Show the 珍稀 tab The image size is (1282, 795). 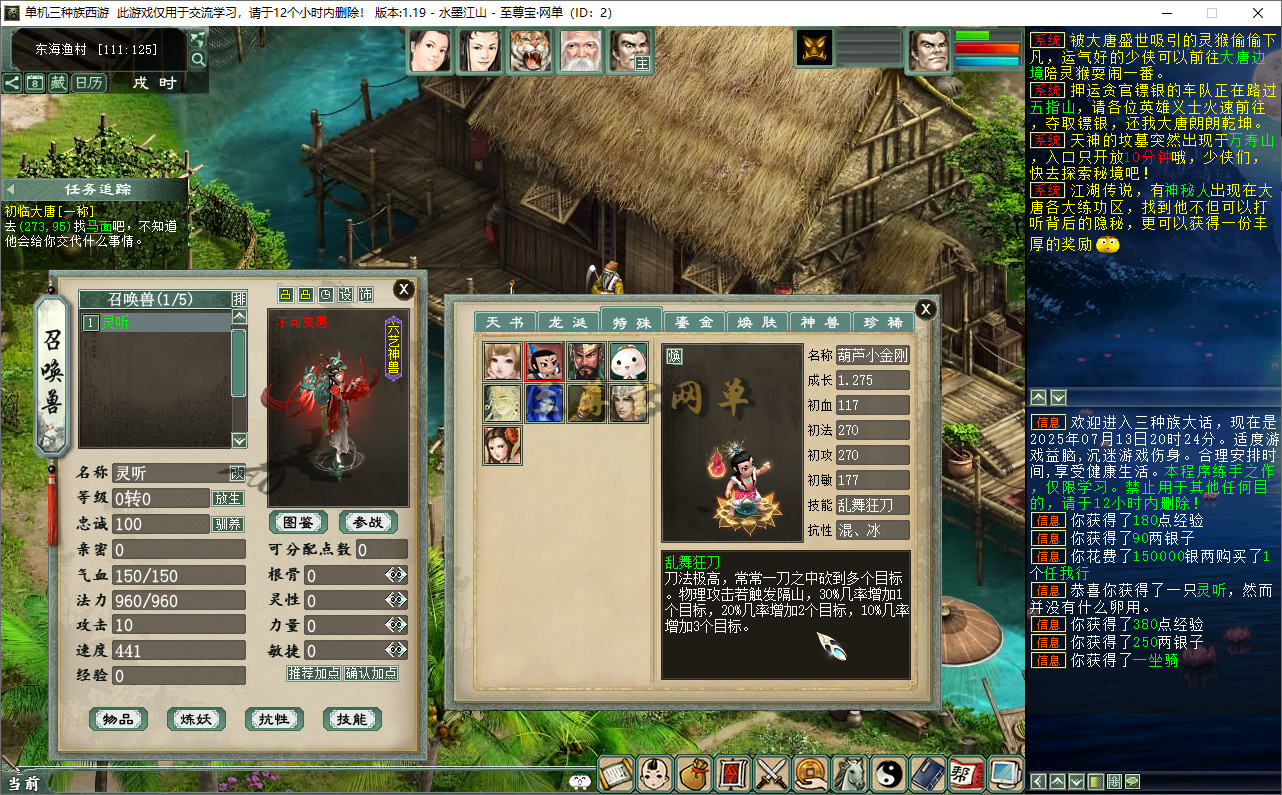point(882,322)
